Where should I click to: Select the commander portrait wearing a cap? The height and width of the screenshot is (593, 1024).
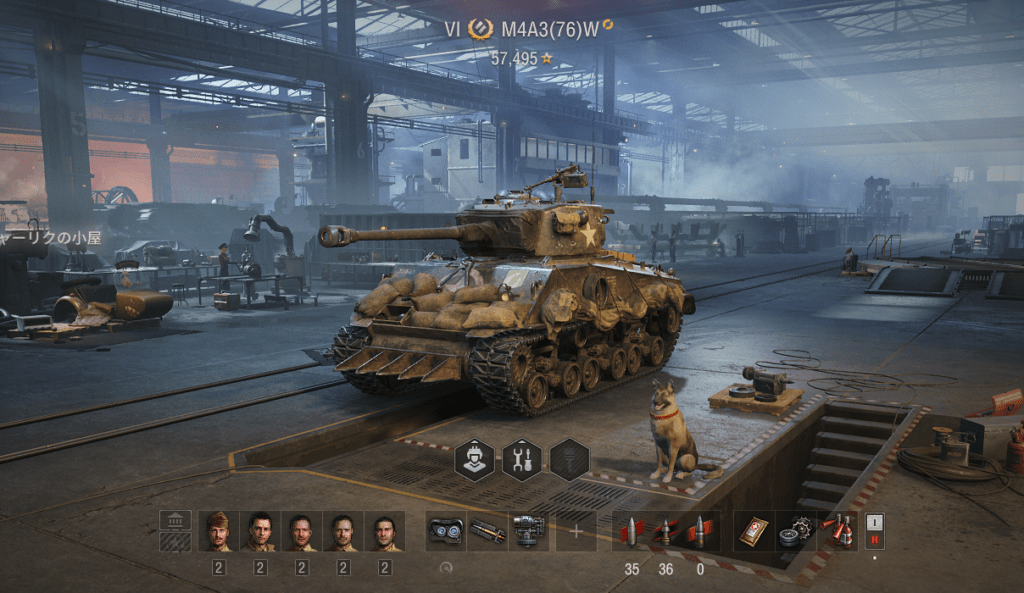click(x=218, y=531)
